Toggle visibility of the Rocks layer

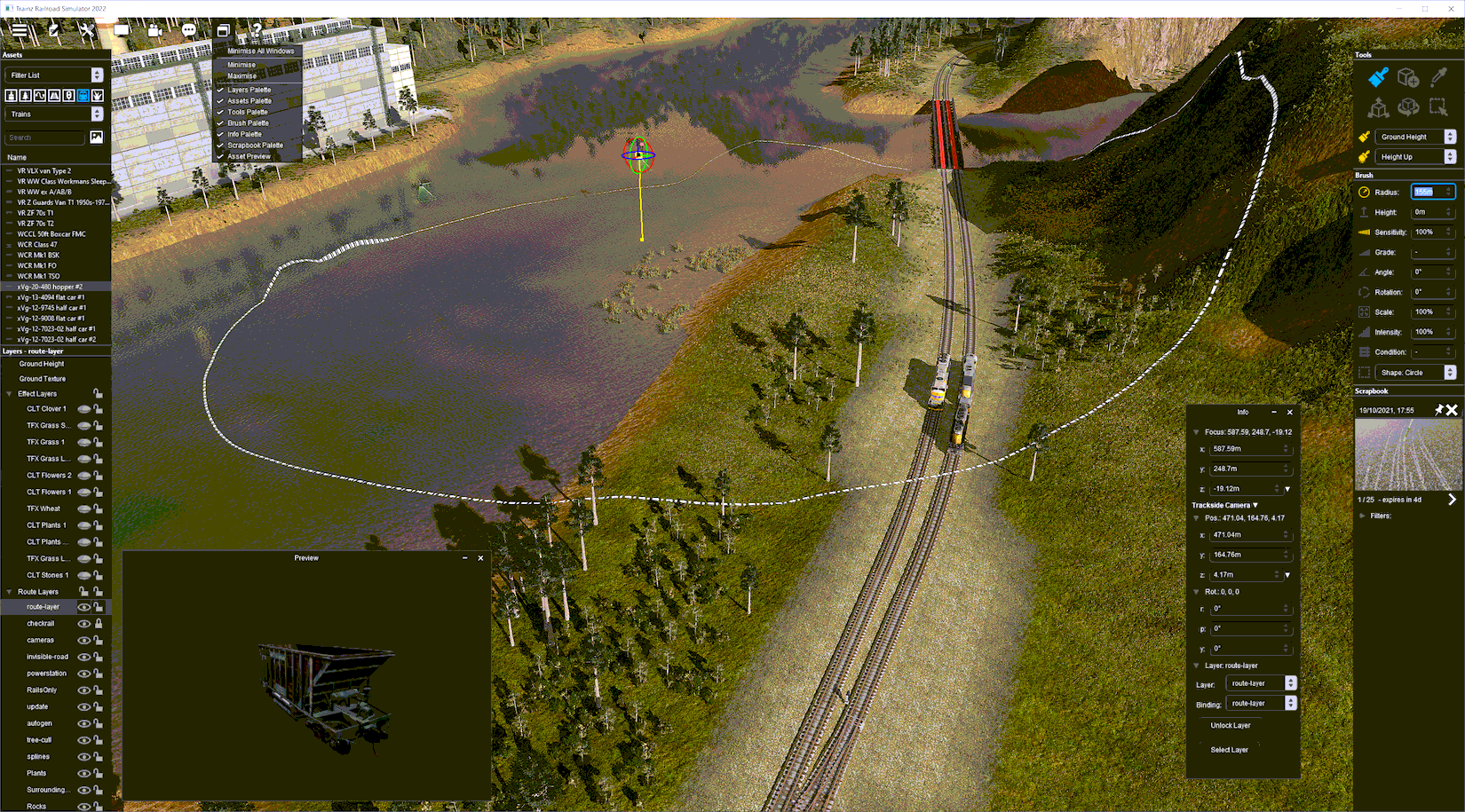(x=84, y=806)
